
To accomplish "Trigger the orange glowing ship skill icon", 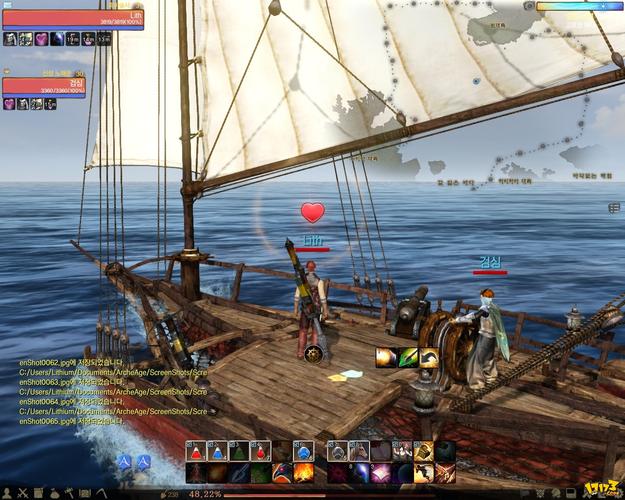I will [x=385, y=357].
